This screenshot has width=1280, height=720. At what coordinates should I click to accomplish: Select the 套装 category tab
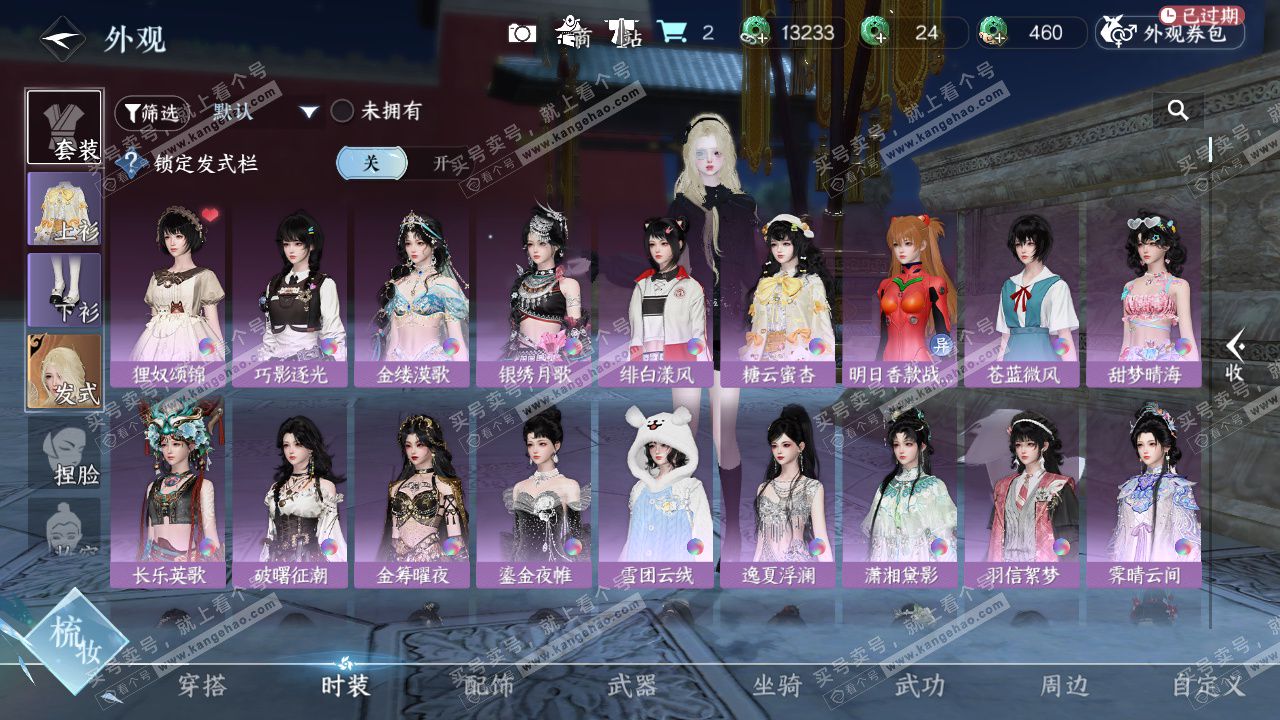point(64,127)
